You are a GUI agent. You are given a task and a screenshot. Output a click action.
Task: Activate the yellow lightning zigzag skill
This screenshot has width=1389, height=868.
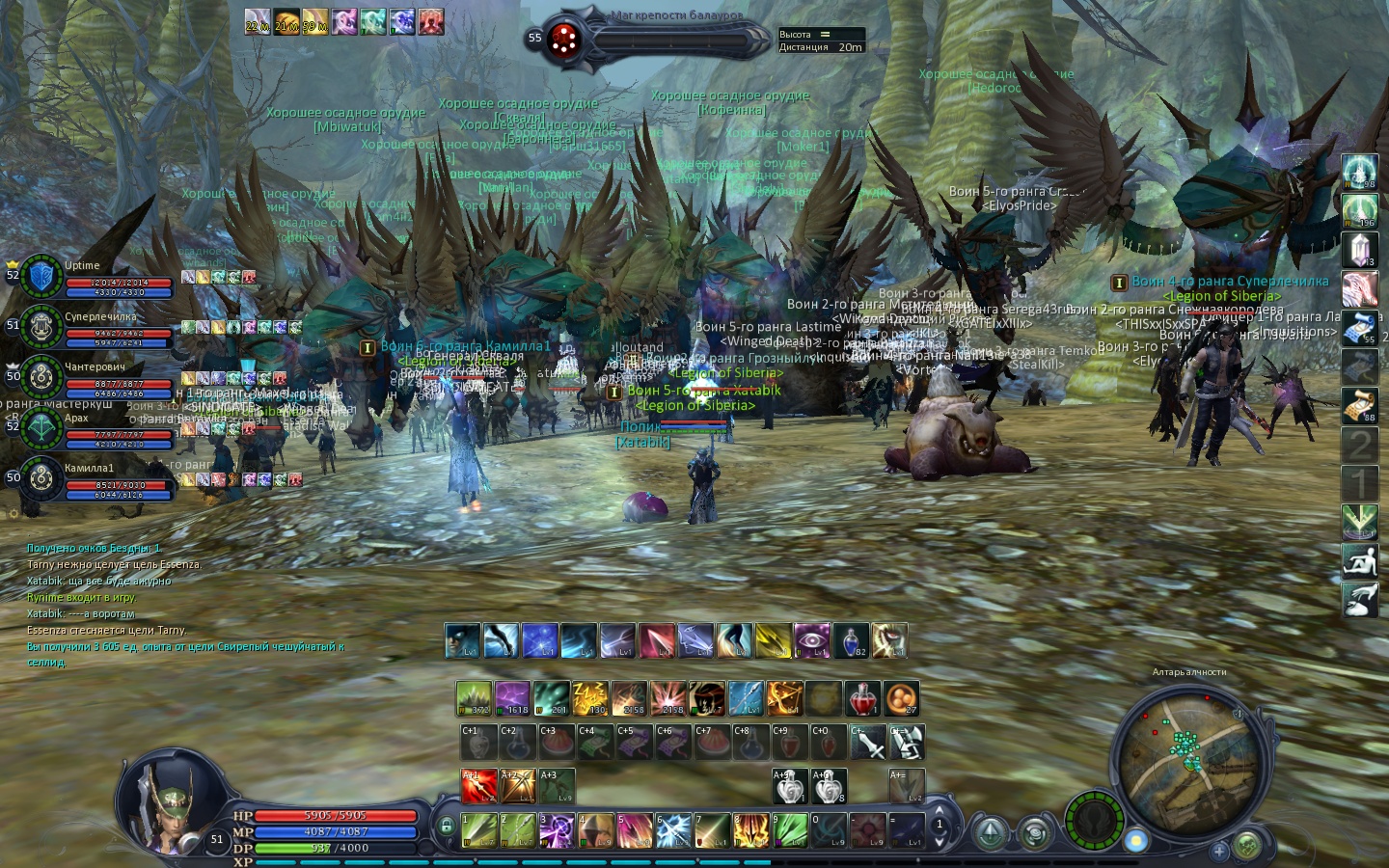(589, 698)
